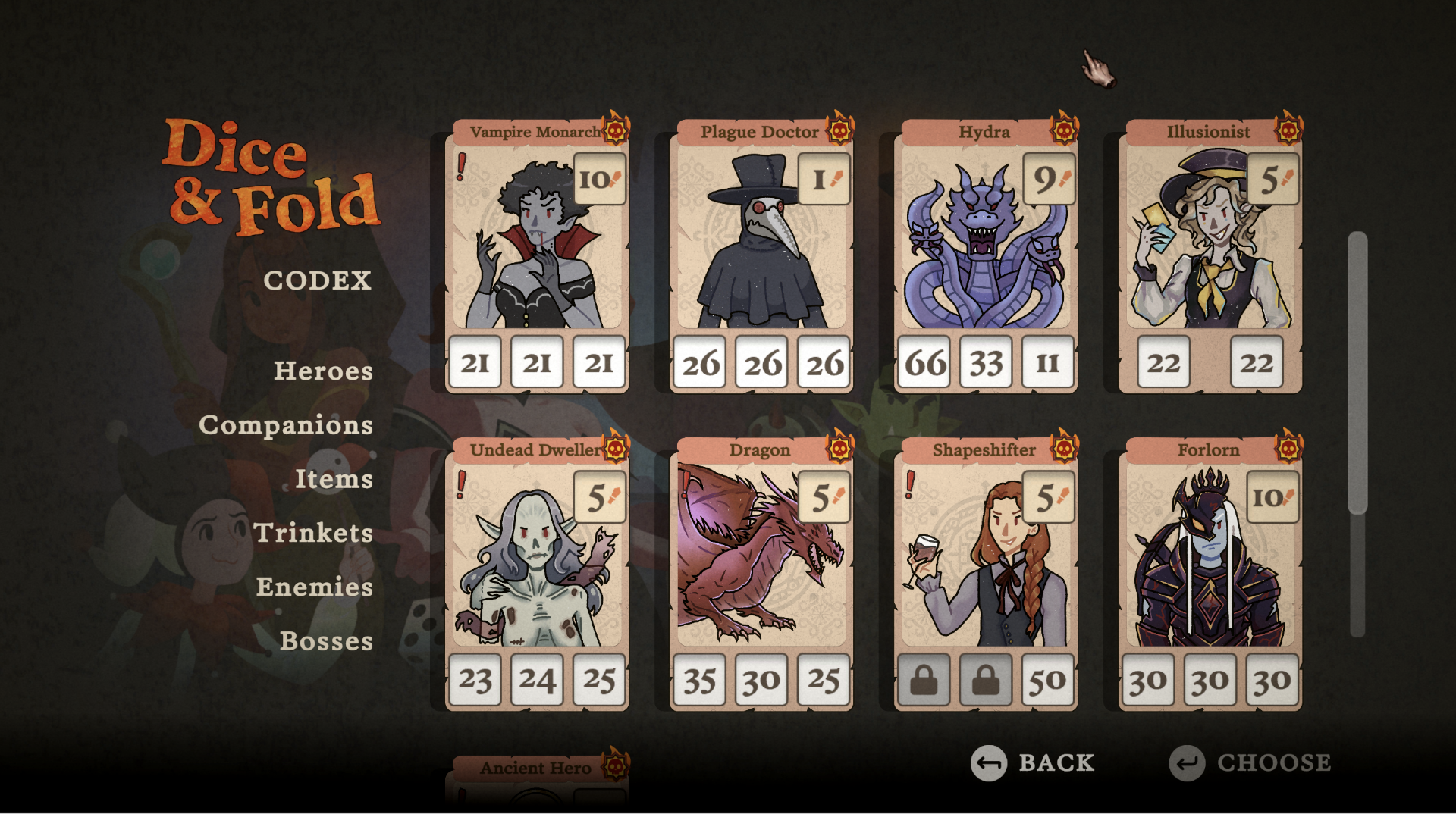The image size is (1456, 814).
Task: Click the "5" difficulty badge on Illusionist card
Action: point(1271,179)
